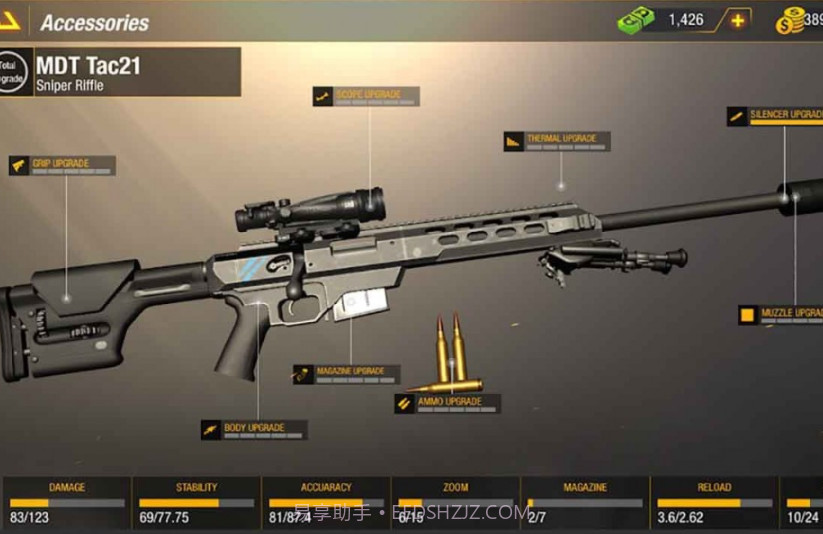The image size is (823, 534).
Task: Choose the Muzzle Upgrade option
Action: (782, 315)
